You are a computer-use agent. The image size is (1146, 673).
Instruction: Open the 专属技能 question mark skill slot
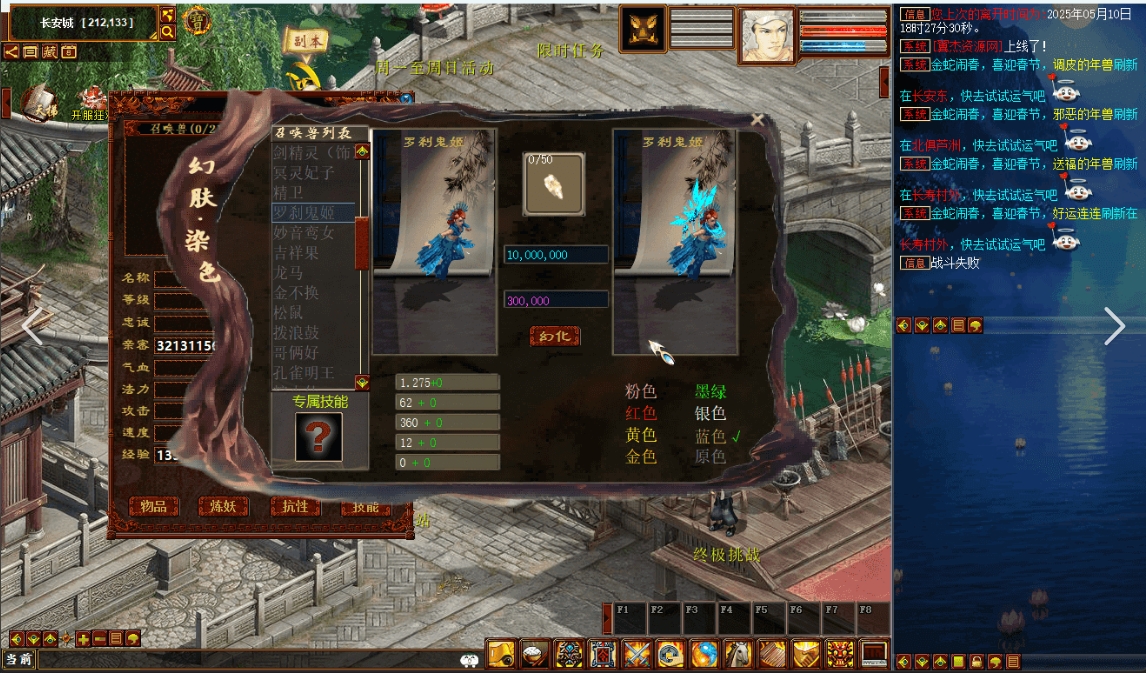tap(319, 437)
